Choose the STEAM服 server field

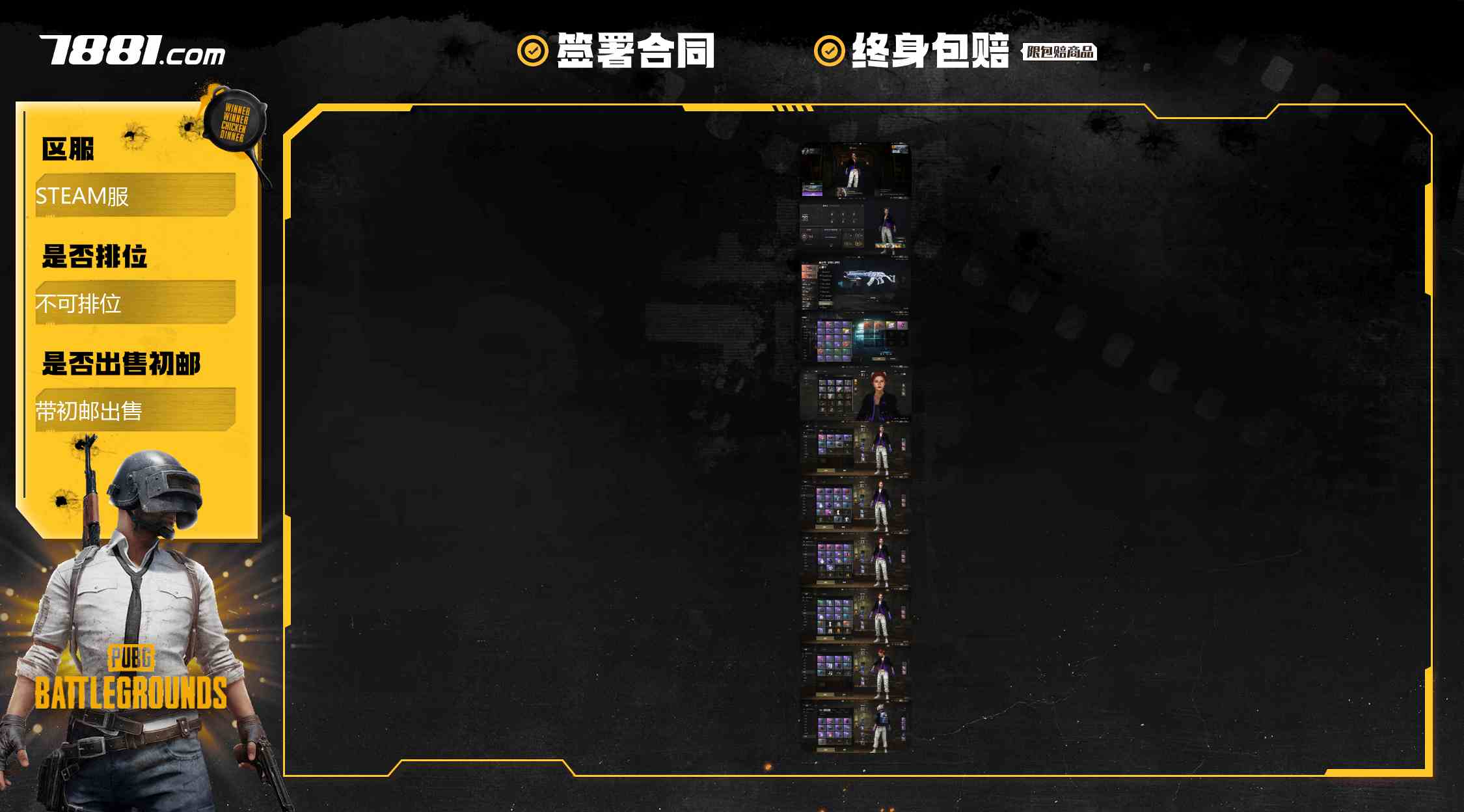(135, 195)
